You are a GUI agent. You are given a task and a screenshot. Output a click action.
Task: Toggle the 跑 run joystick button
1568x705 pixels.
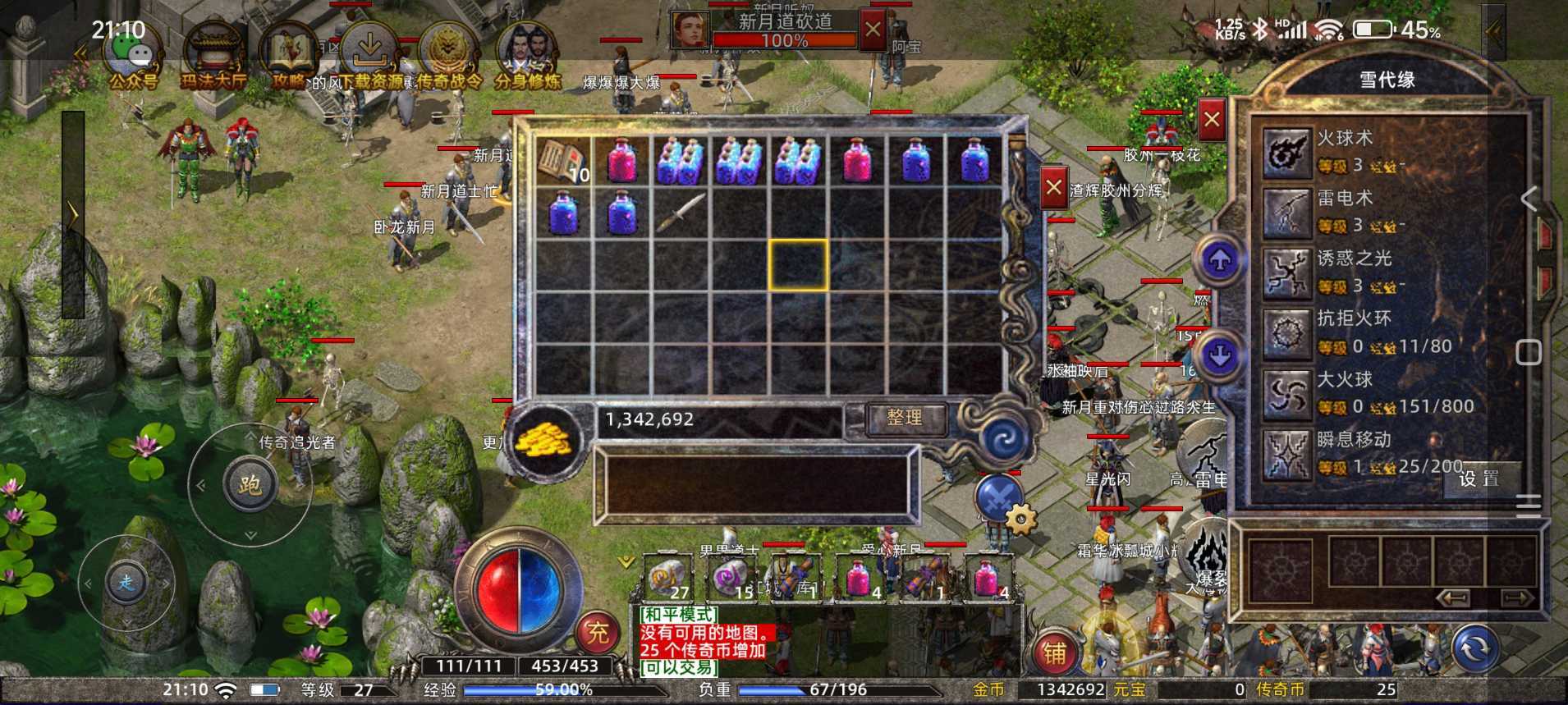coord(250,485)
